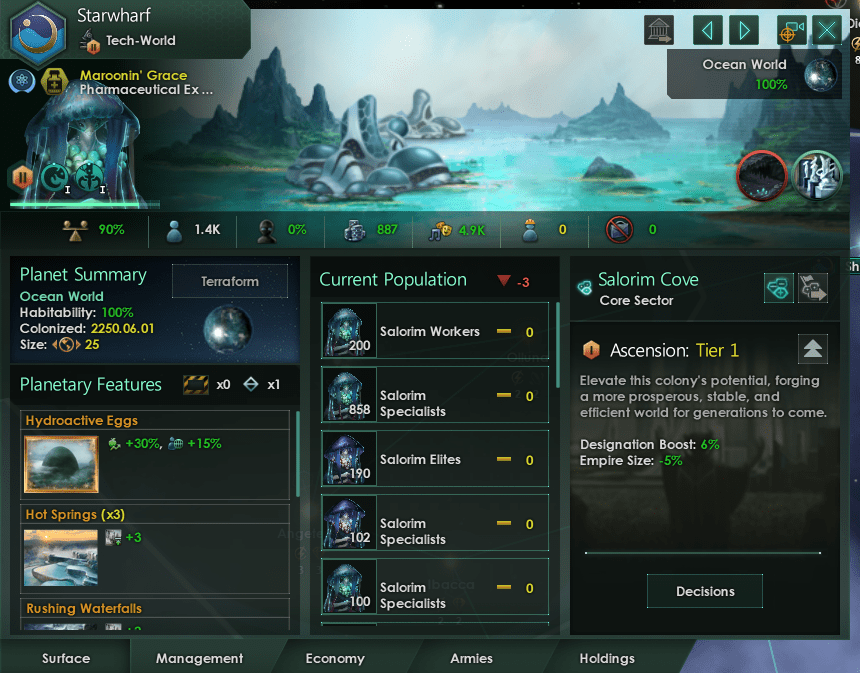Image resolution: width=860 pixels, height=673 pixels.
Task: Close the planet view window
Action: [x=828, y=30]
